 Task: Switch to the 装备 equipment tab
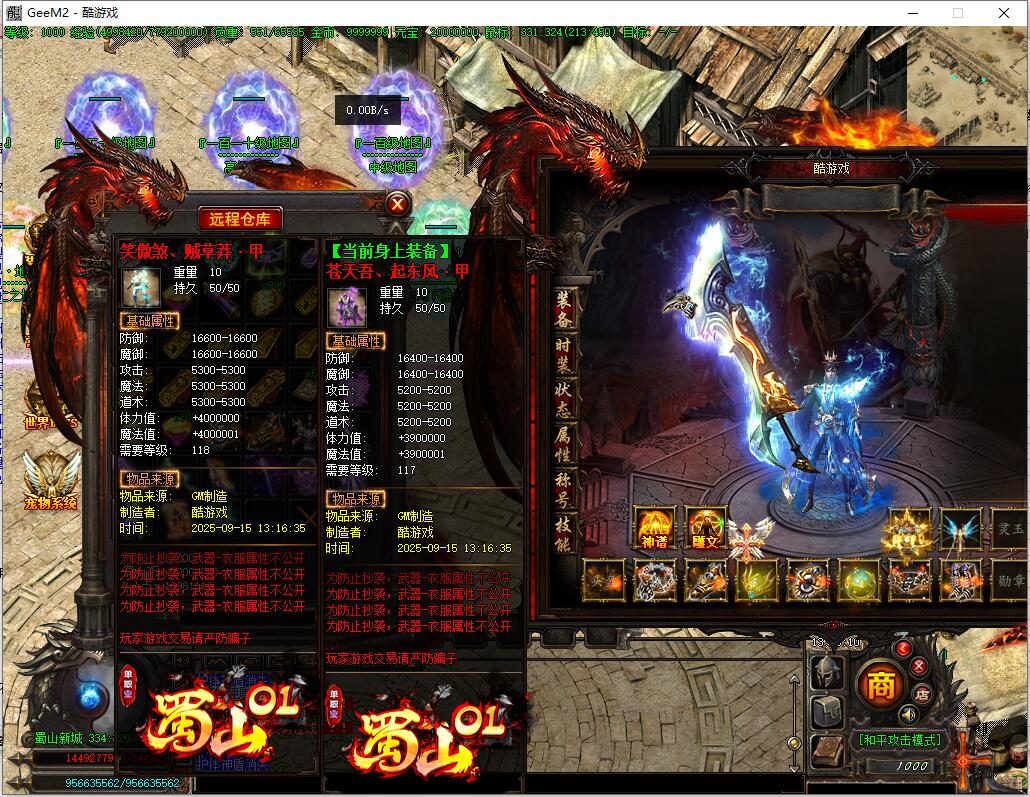(x=565, y=309)
